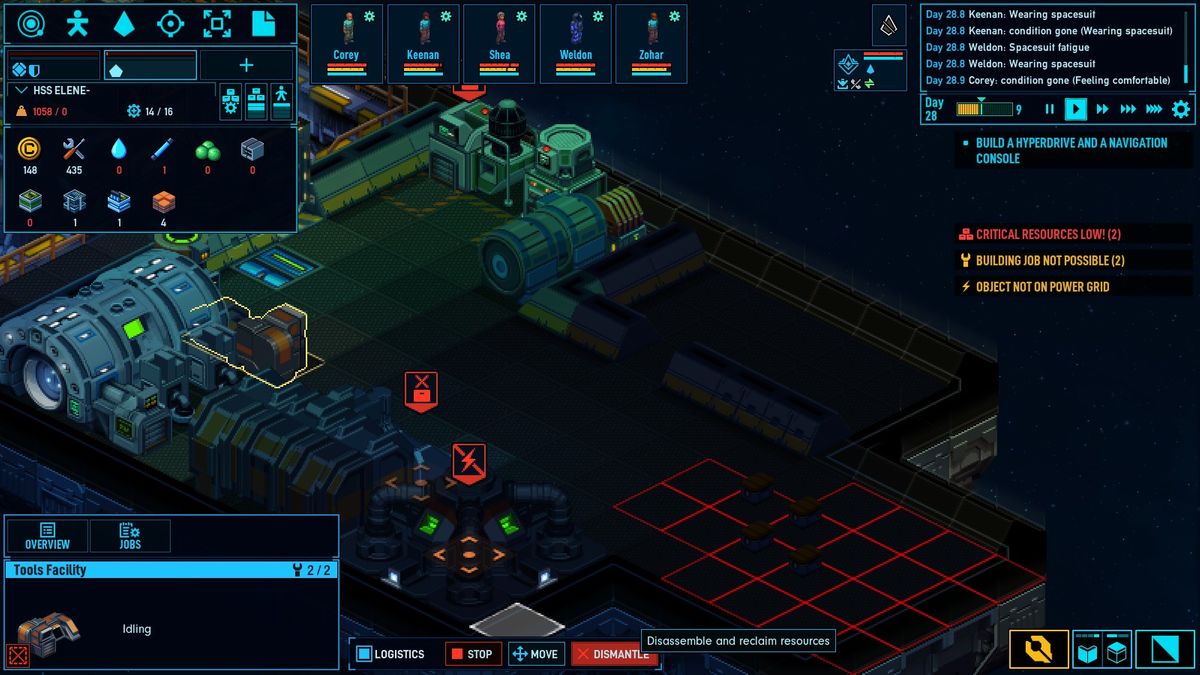The width and height of the screenshot is (1200, 675).
Task: Stop the facility with the Stop button
Action: pyautogui.click(x=471, y=654)
